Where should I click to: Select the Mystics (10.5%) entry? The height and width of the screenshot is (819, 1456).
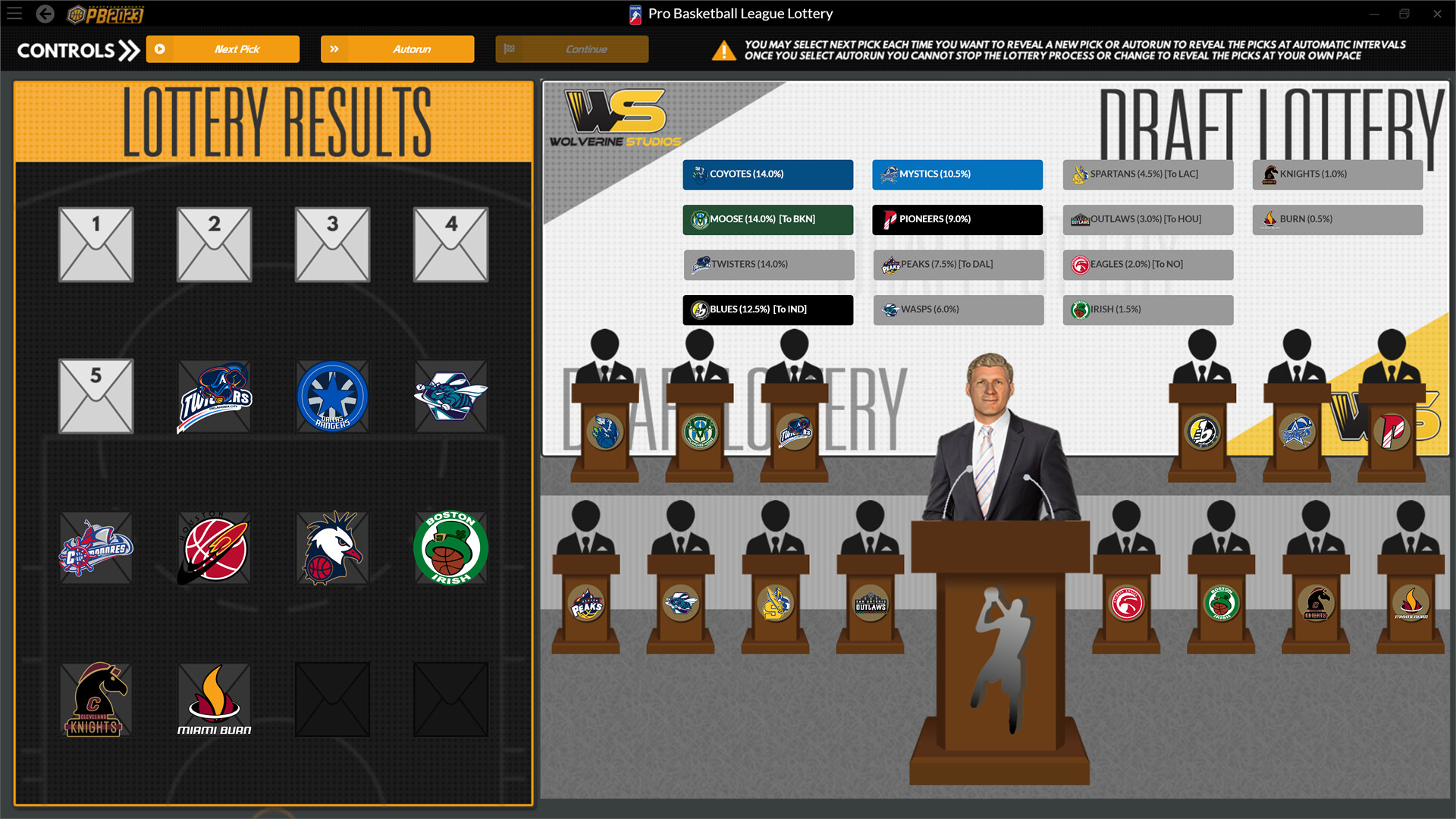[x=958, y=174]
